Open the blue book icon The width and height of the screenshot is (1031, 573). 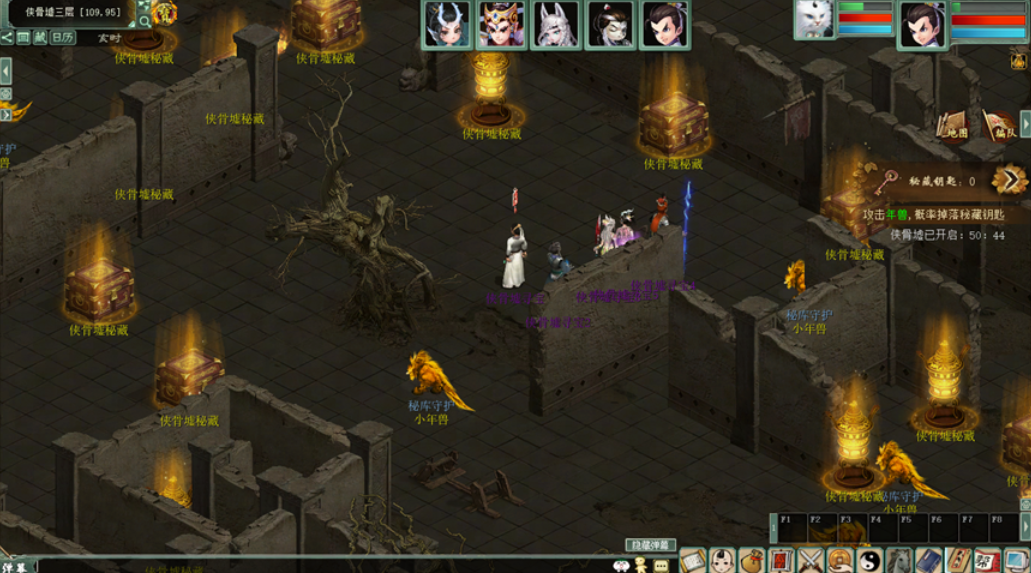(x=929, y=561)
